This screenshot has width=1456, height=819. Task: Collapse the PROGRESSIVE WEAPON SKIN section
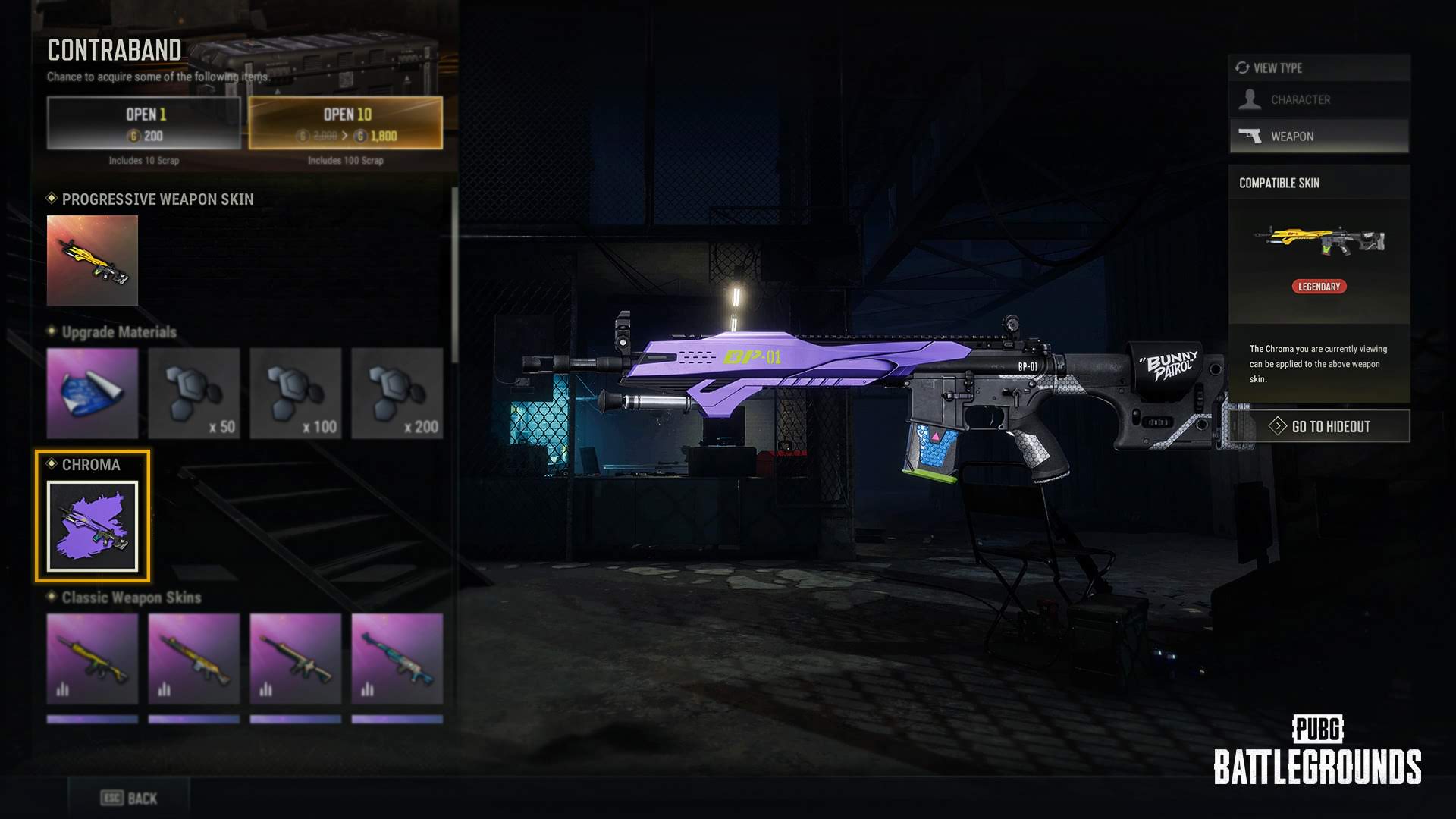point(158,199)
